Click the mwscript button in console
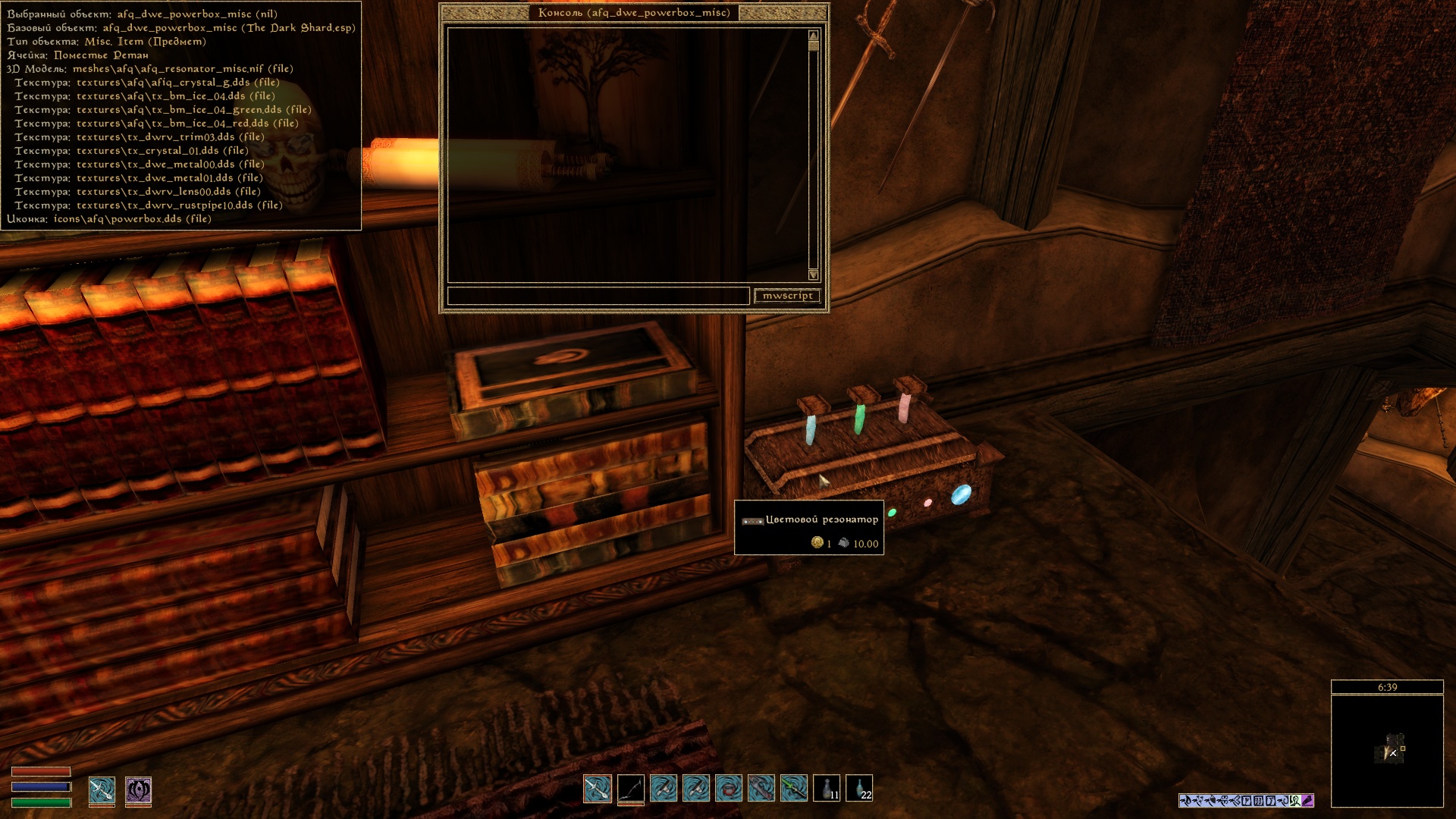The height and width of the screenshot is (819, 1456). 787,296
